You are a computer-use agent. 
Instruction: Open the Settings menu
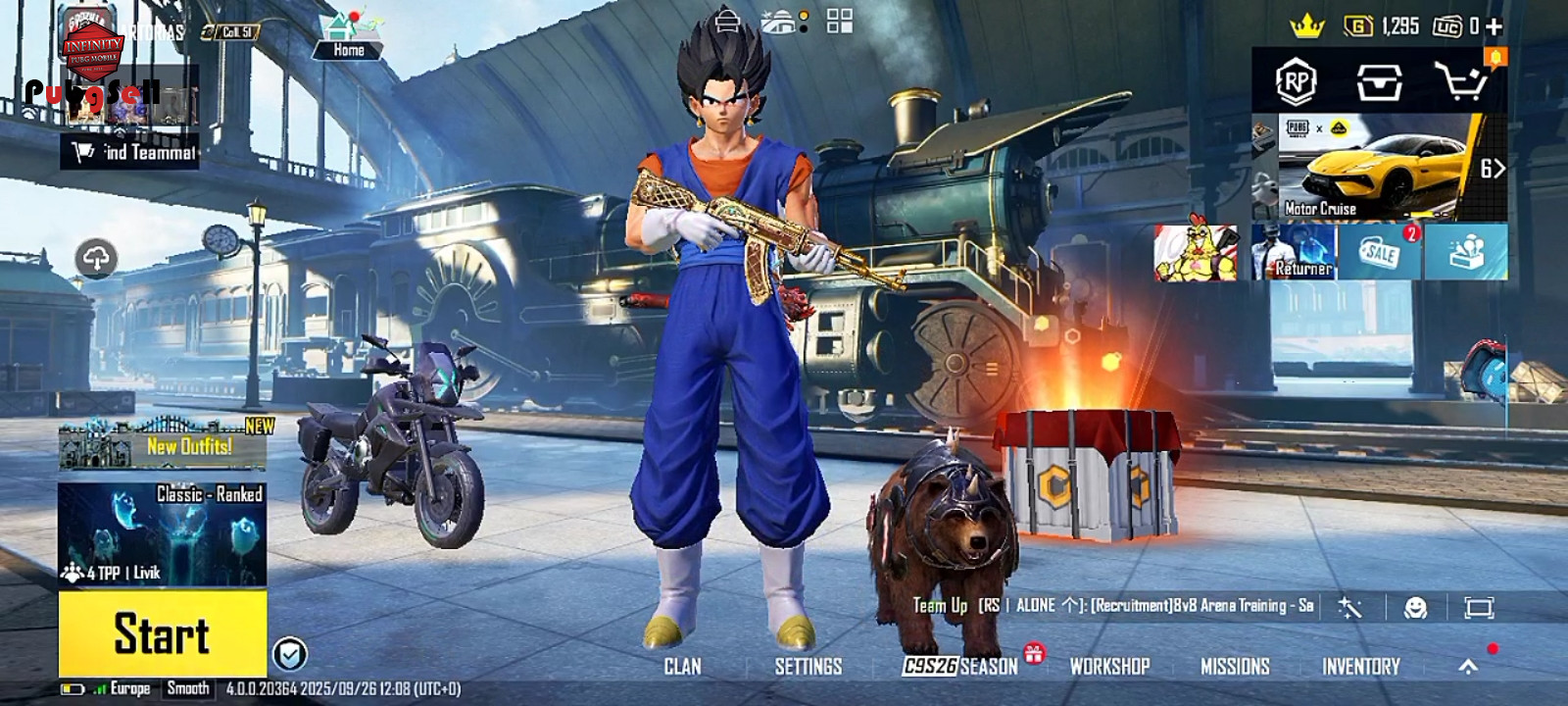(x=808, y=667)
